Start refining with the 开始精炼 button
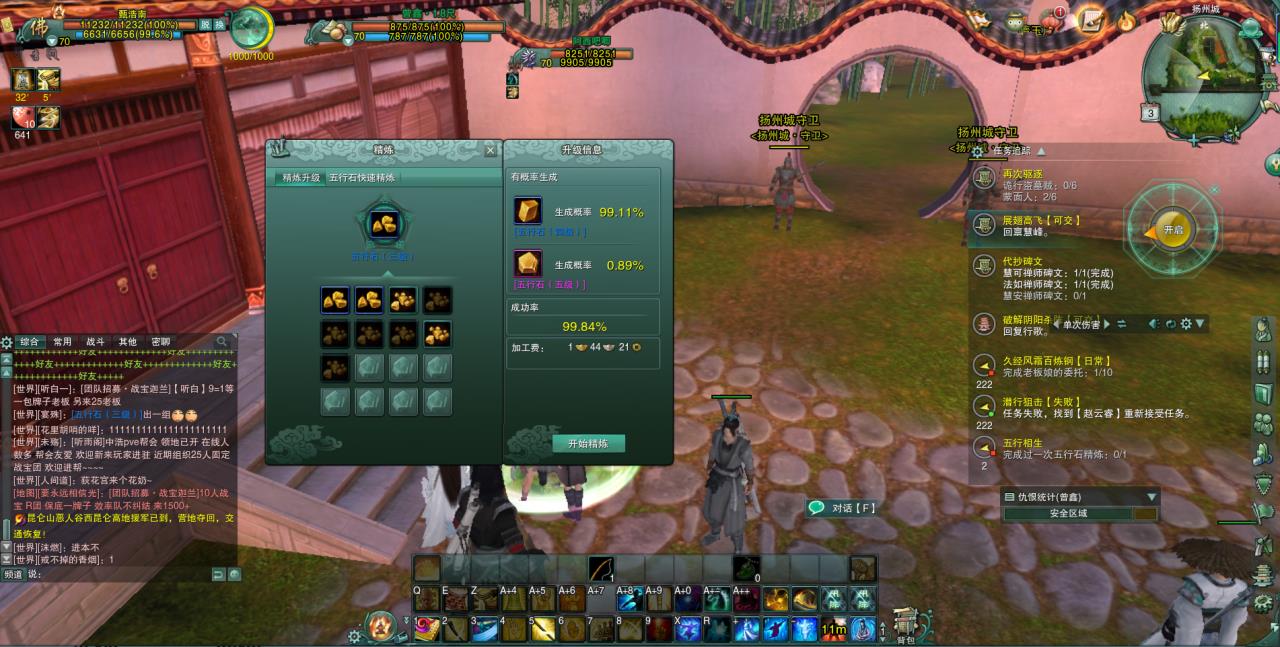1280x647 pixels. pyautogui.click(x=588, y=443)
